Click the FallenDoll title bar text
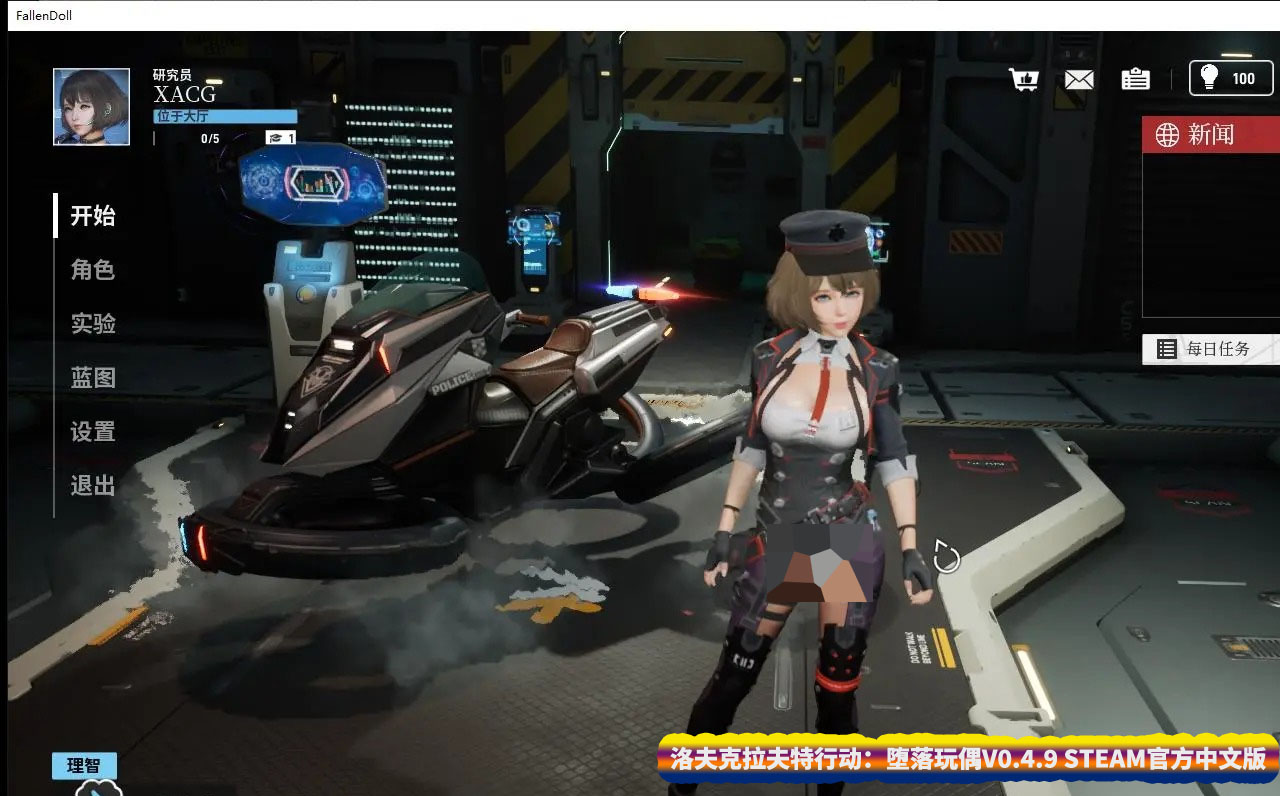1280x796 pixels. (42, 15)
